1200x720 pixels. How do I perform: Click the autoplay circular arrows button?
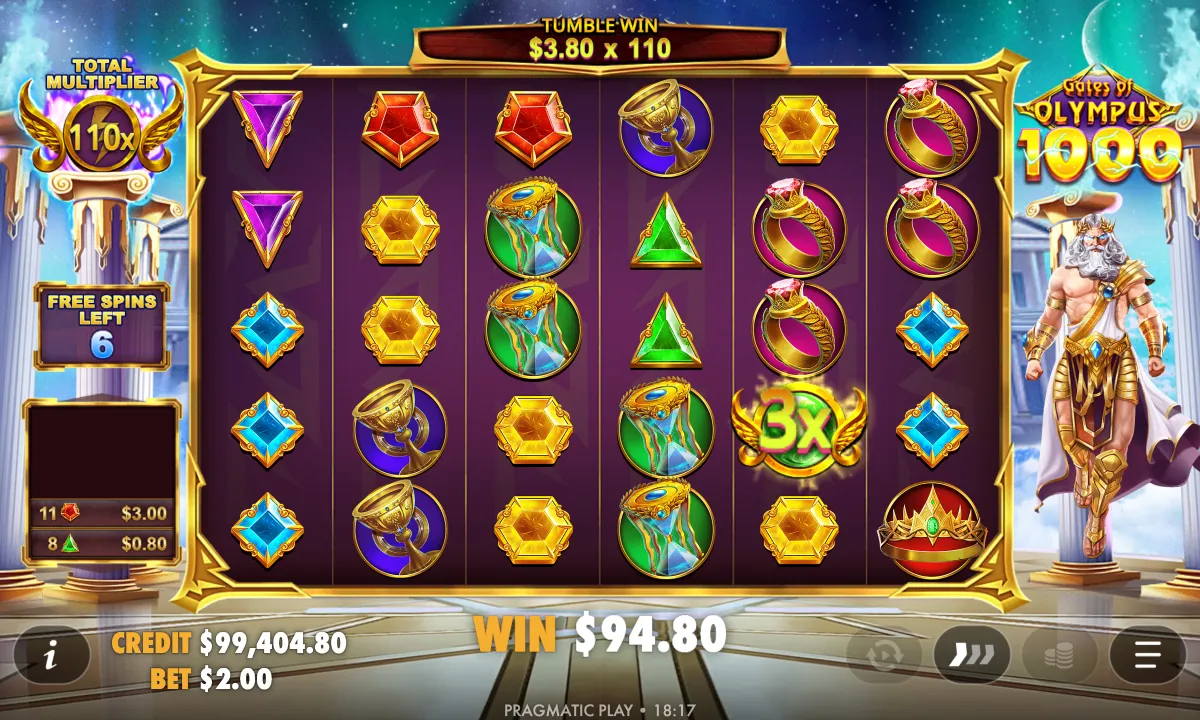[x=884, y=656]
